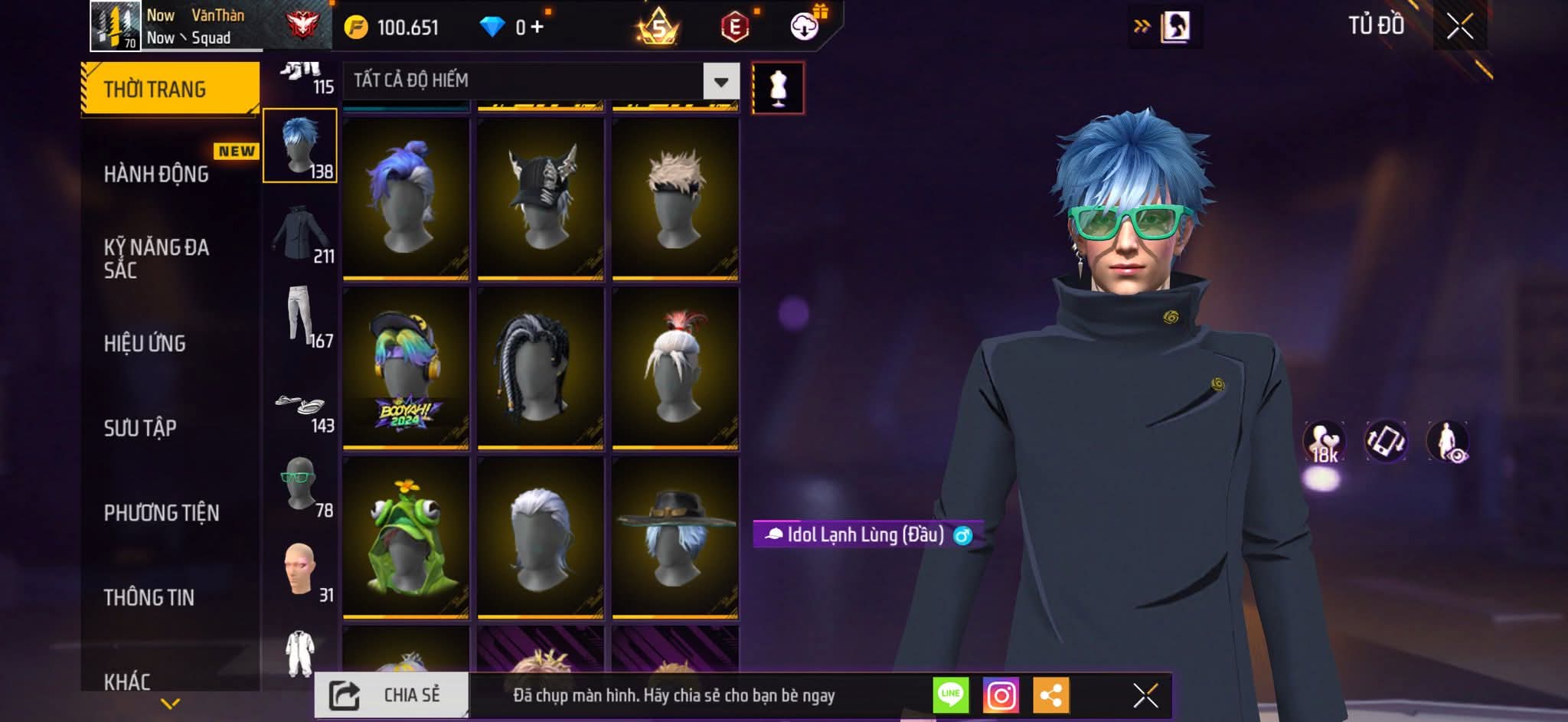The width and height of the screenshot is (1568, 722).
Task: Click the white mannequin preview icon
Action: 778,88
